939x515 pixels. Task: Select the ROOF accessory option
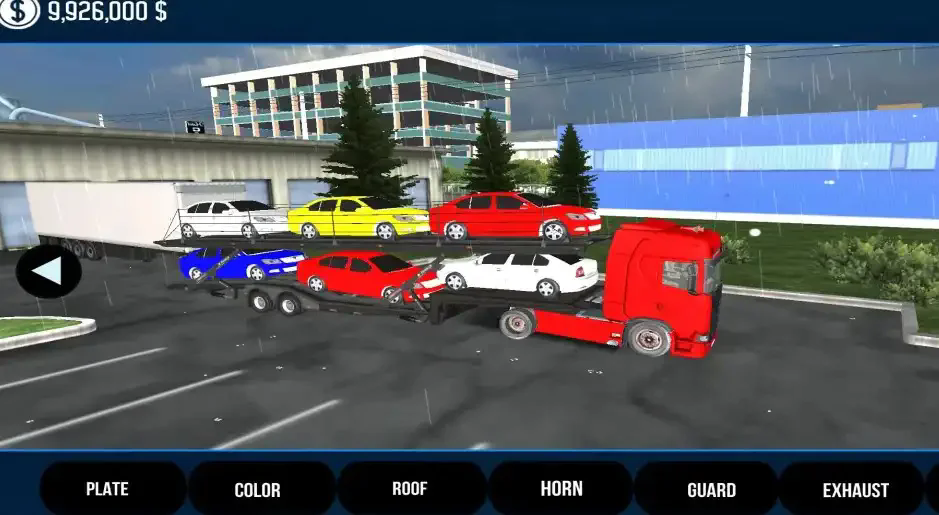410,489
